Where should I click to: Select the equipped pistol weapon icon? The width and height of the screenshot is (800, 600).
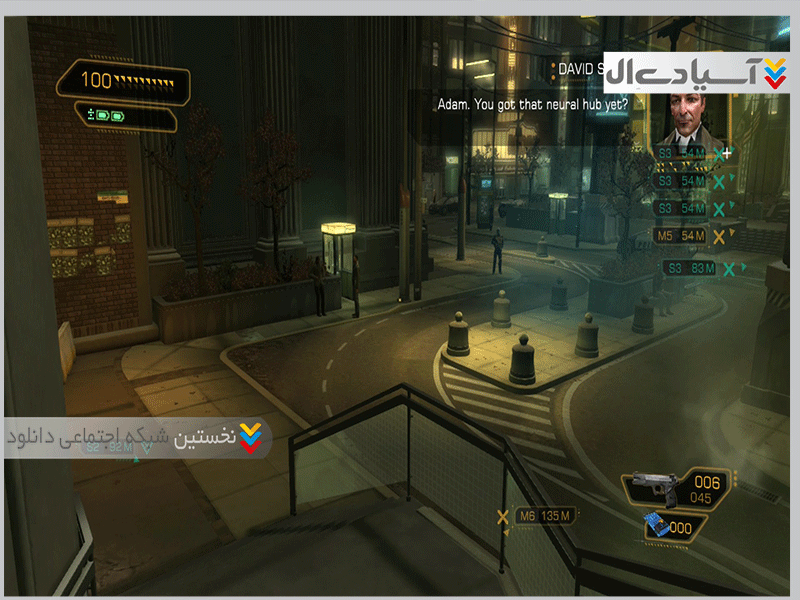tap(653, 487)
